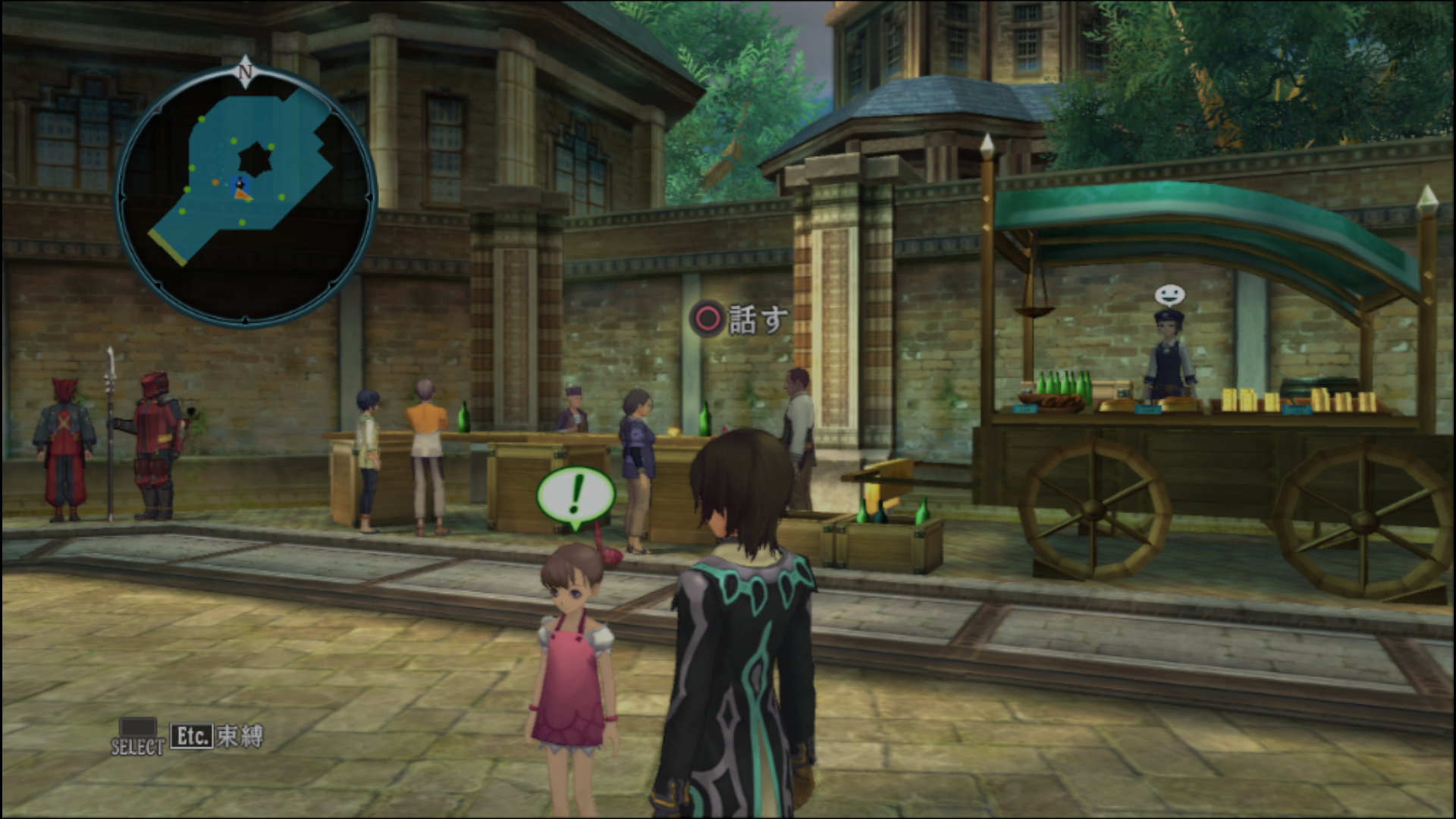1456x819 pixels.
Task: Click the N compass marker atop the minimap
Action: coord(245,71)
